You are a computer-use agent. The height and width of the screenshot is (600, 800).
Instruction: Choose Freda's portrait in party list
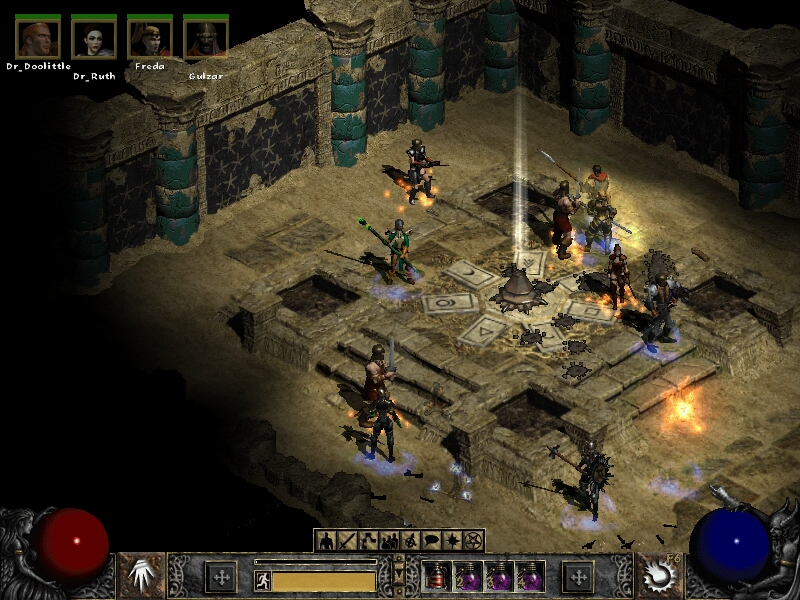(x=150, y=36)
